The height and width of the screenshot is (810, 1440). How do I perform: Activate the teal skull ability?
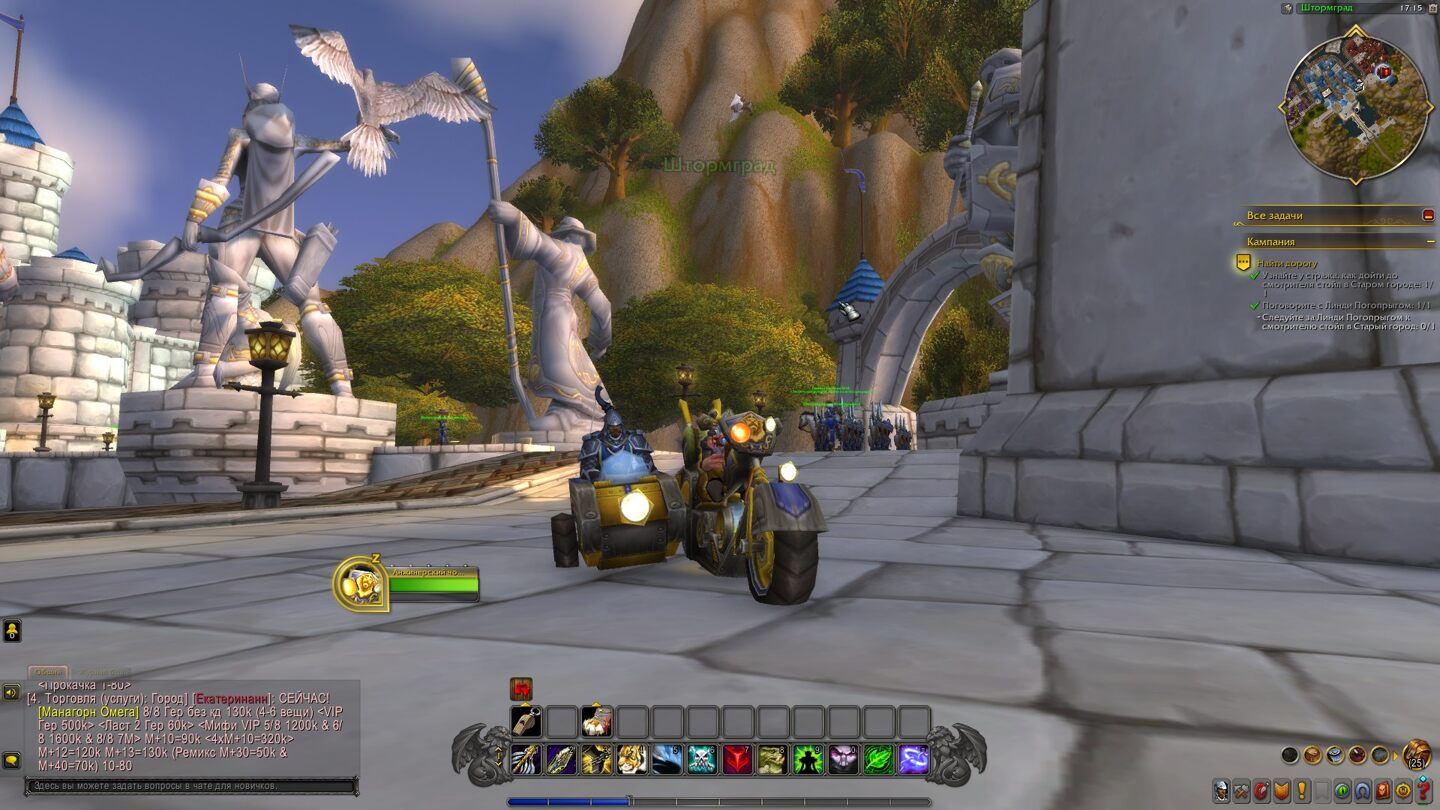click(x=701, y=759)
